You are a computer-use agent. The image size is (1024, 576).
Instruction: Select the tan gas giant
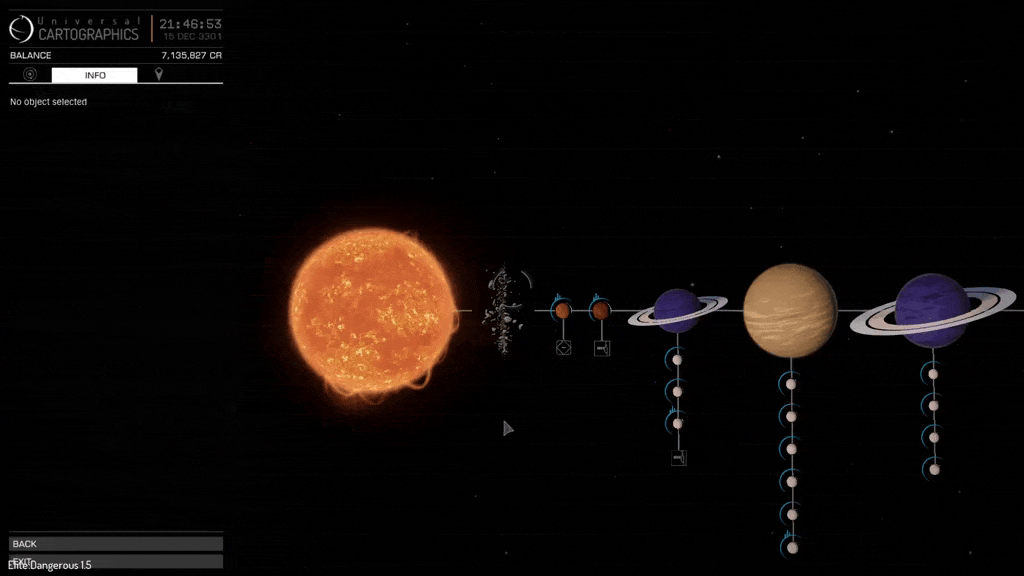790,310
